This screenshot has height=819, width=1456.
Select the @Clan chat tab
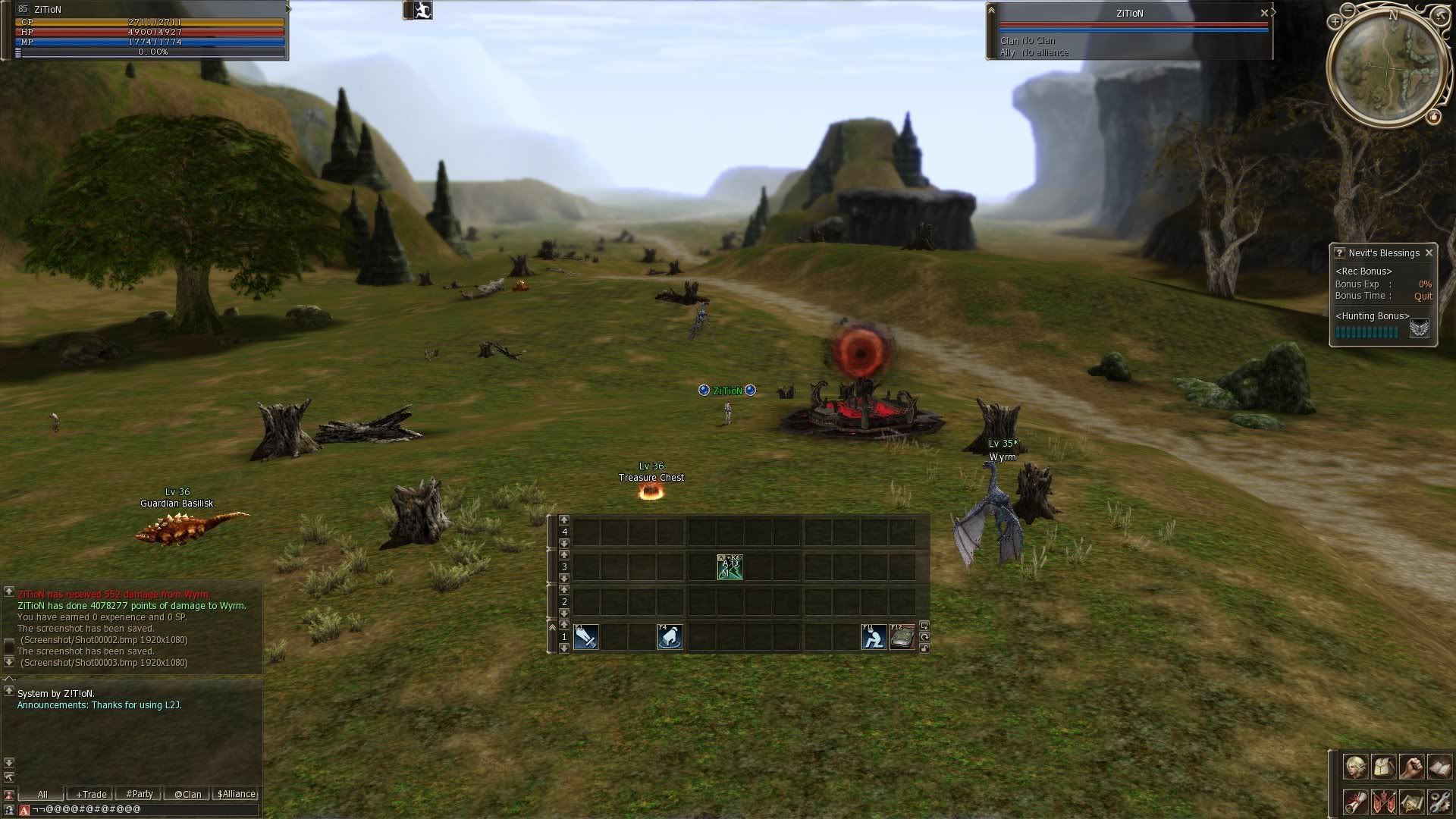pos(188,794)
